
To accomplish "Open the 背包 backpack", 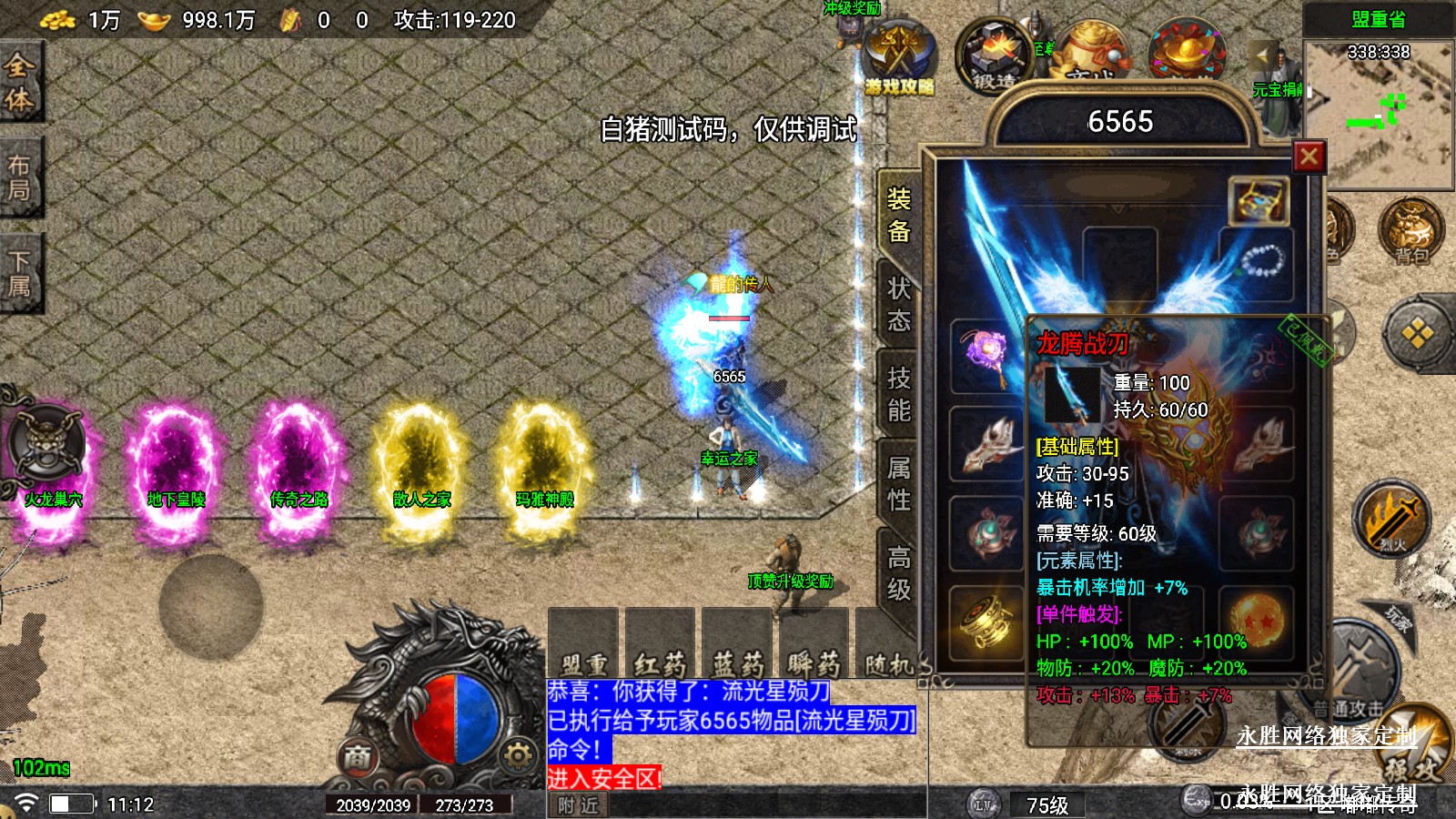I will coord(1410,230).
